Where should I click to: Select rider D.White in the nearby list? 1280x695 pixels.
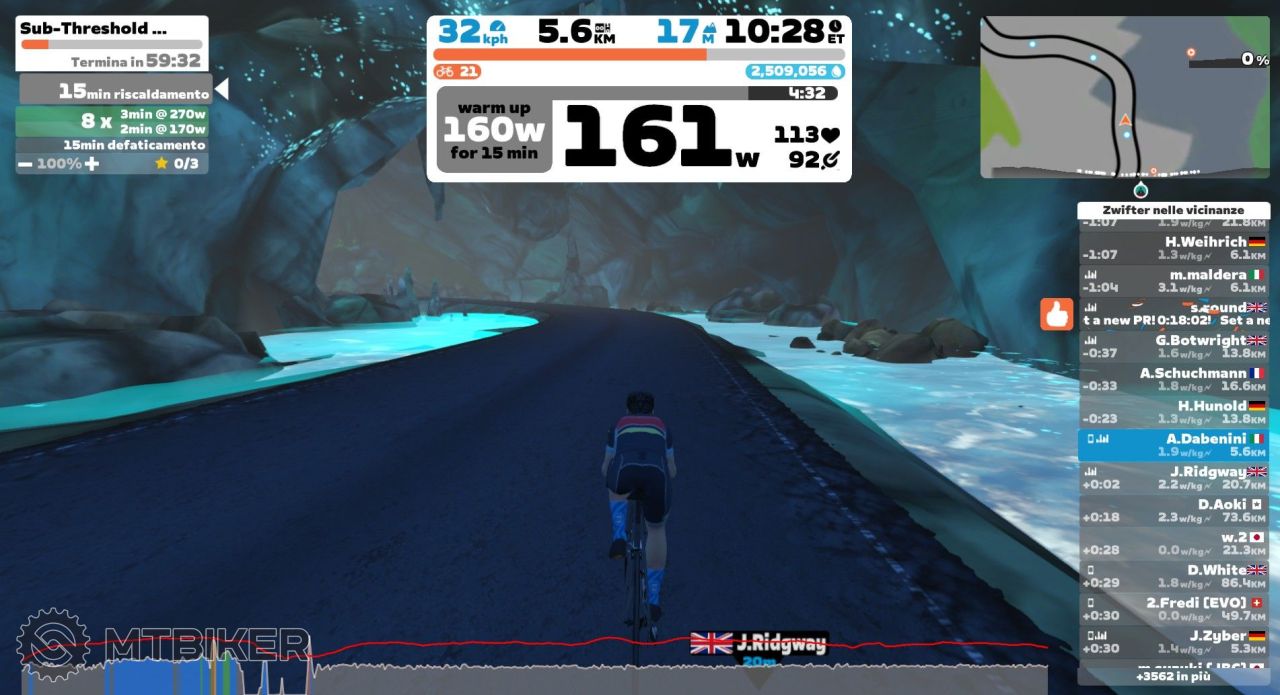click(x=1173, y=576)
